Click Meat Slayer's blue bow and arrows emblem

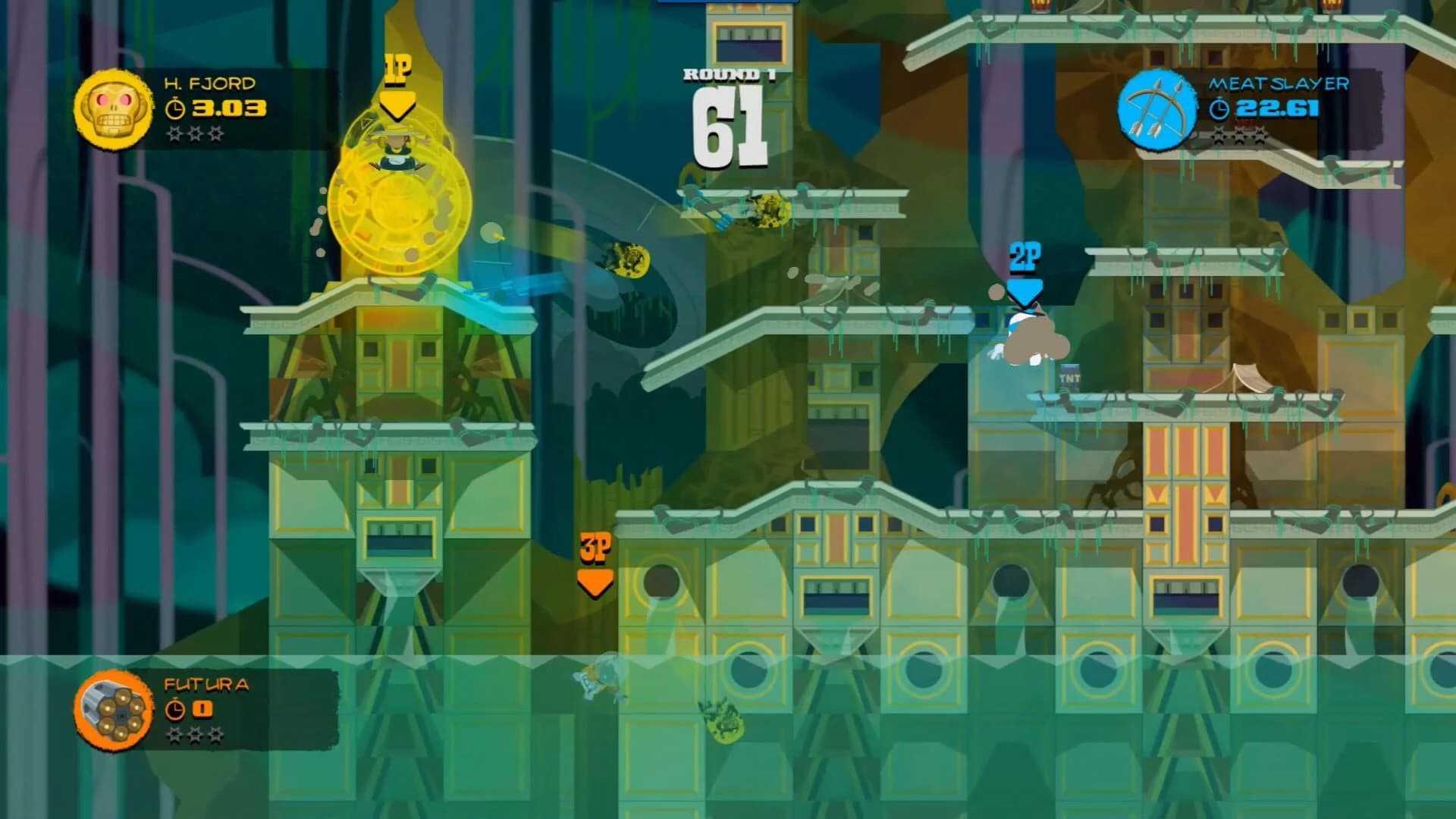click(x=1157, y=109)
